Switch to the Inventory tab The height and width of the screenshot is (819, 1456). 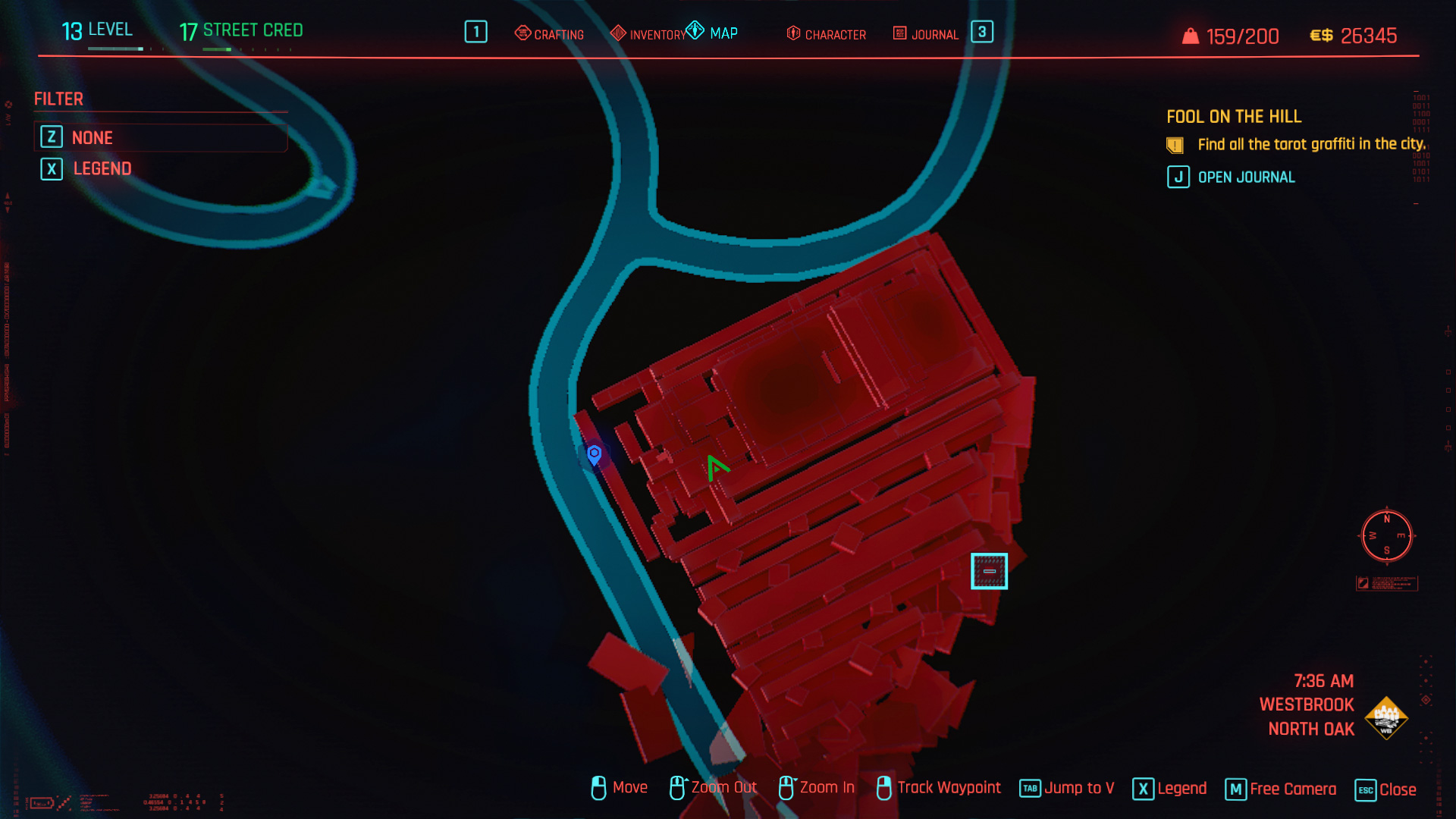click(648, 34)
